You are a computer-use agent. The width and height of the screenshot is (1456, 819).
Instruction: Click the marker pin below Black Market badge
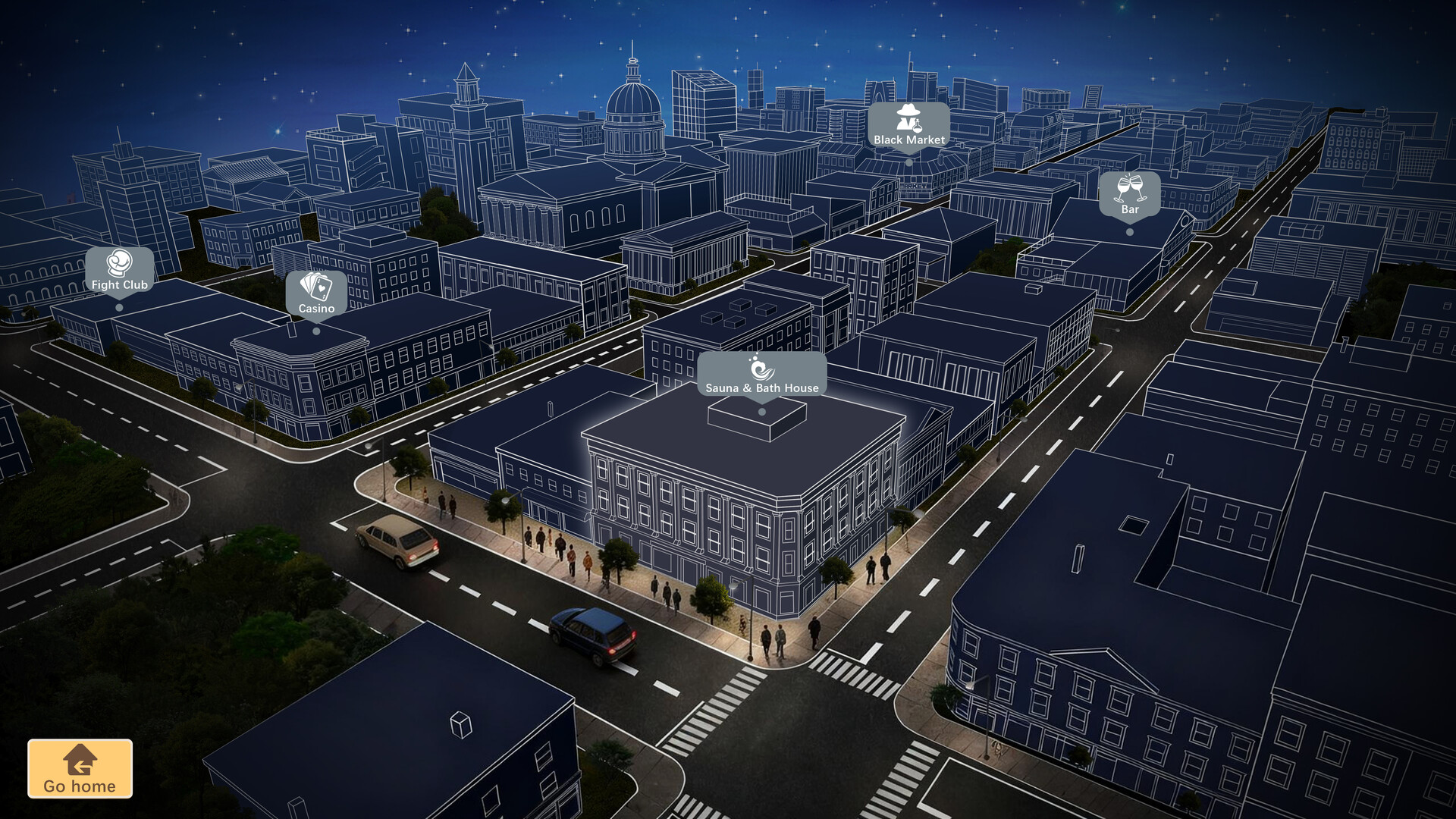(x=908, y=161)
